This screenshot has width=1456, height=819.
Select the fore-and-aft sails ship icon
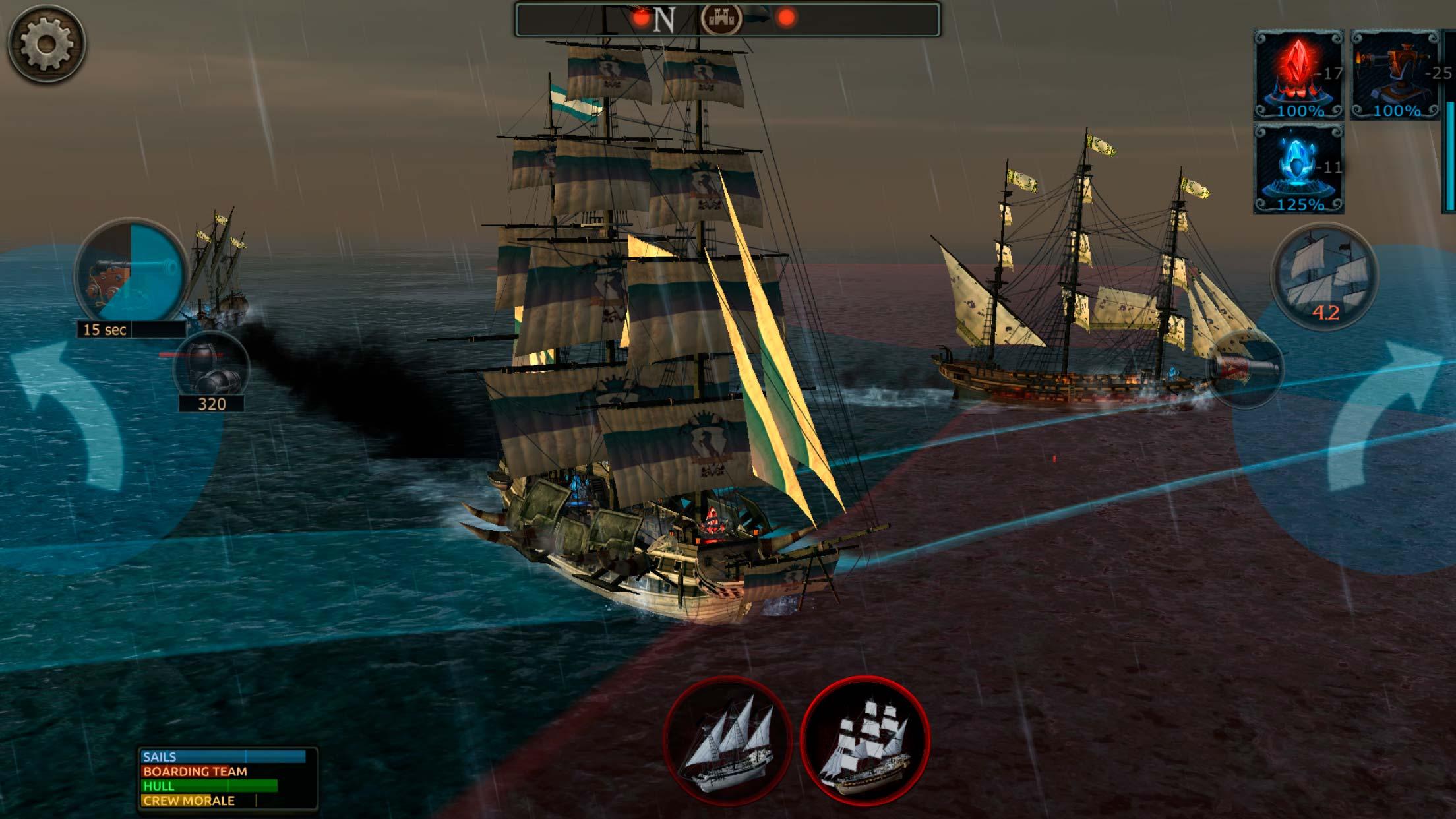[727, 740]
